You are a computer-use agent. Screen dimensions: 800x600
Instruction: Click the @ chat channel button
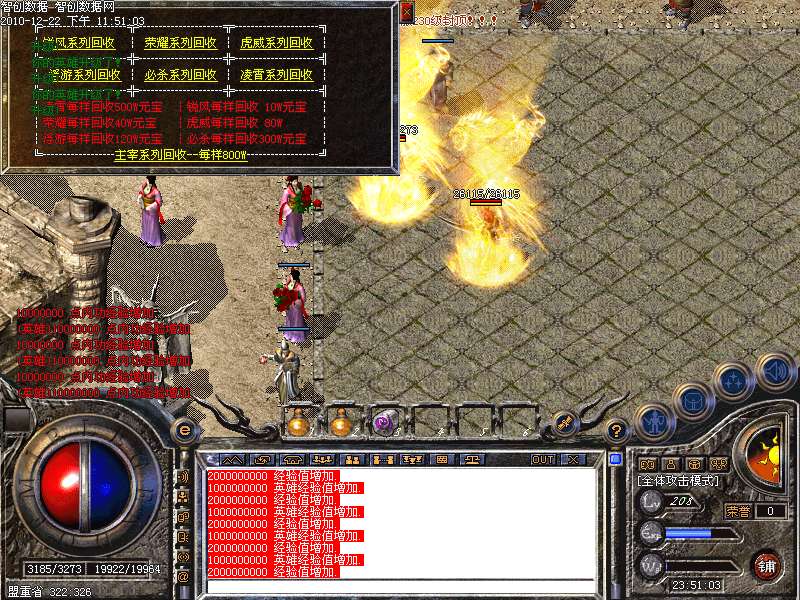184,577
